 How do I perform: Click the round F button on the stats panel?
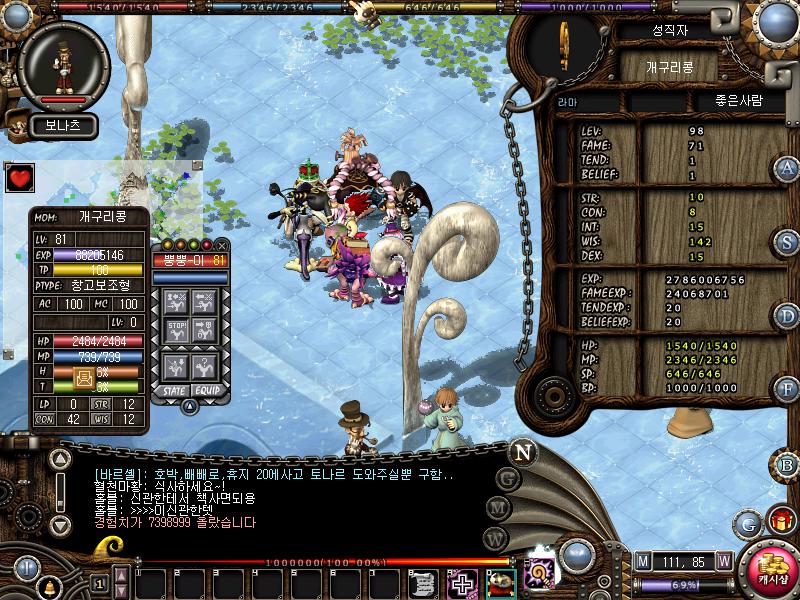(x=787, y=389)
